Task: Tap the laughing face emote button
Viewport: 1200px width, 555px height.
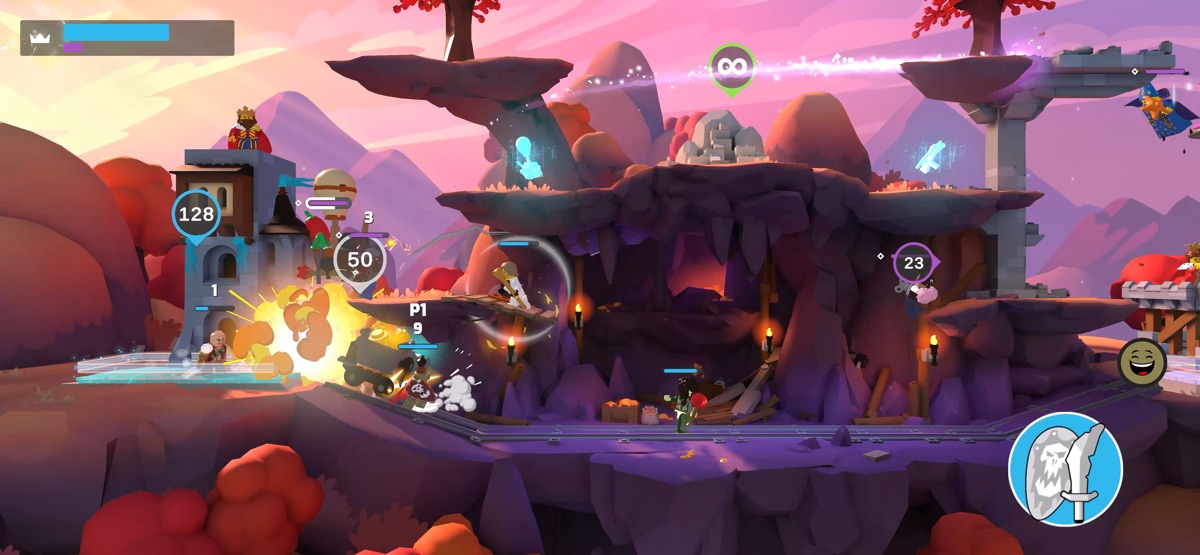Action: pyautogui.click(x=1139, y=360)
